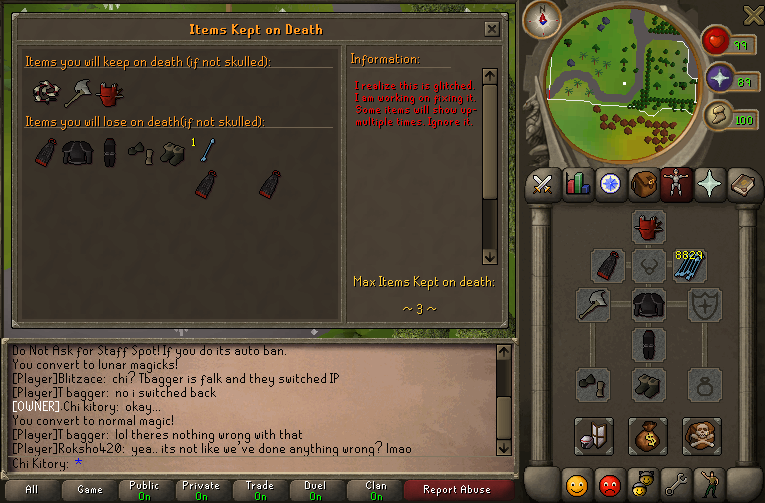Screen dimensions: 765x503
Task: Open the Clan chat filter
Action: (376, 489)
